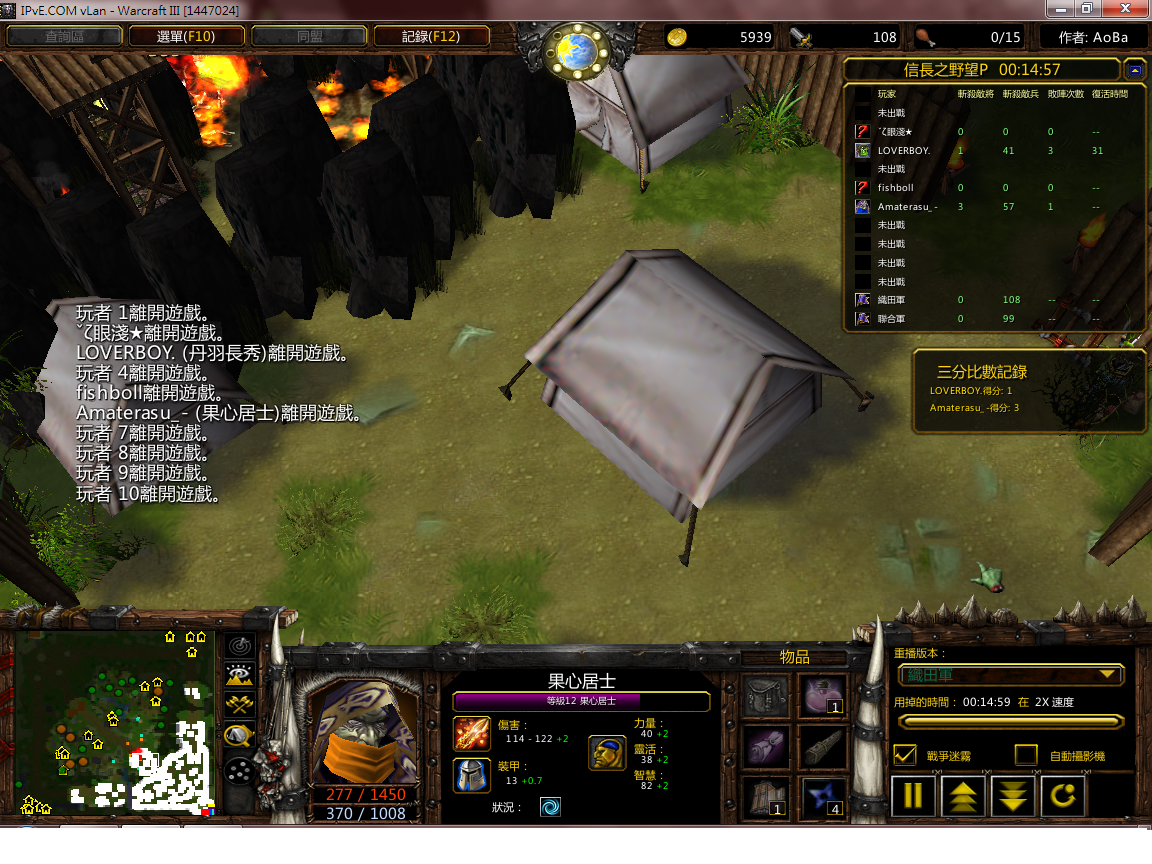
Task: Select the blue shuriken inventory item
Action: coord(823,797)
